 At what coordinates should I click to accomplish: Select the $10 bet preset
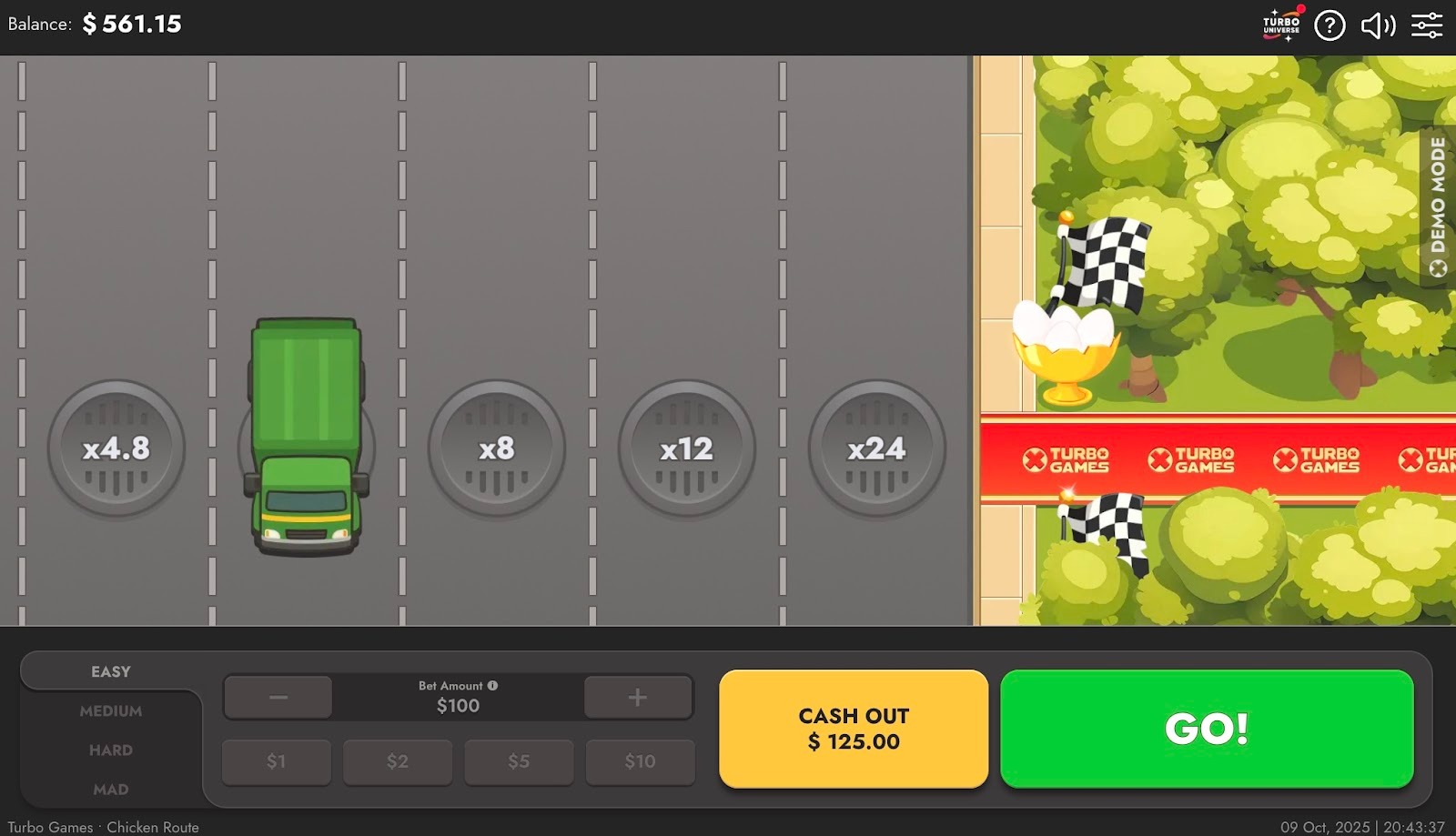tap(640, 761)
